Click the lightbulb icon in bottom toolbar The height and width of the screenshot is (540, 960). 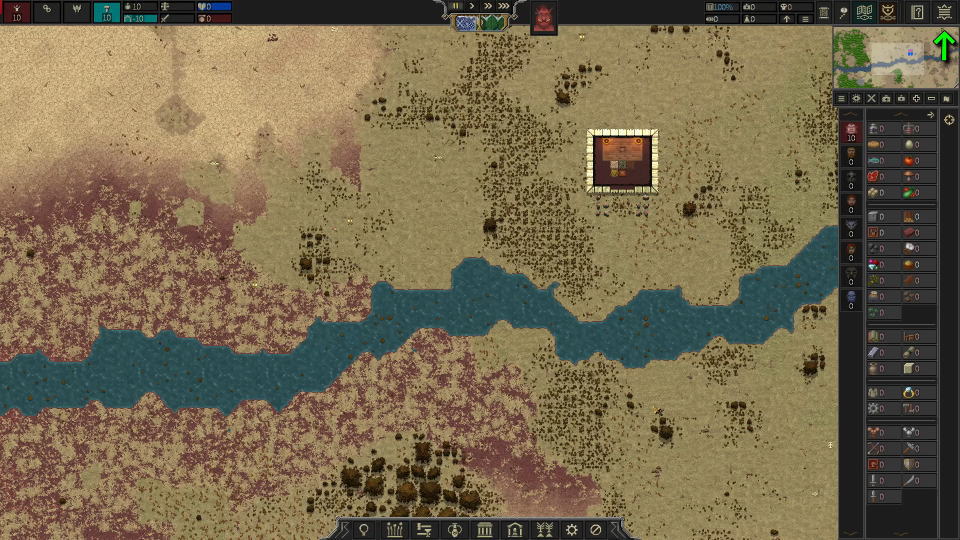[x=365, y=529]
